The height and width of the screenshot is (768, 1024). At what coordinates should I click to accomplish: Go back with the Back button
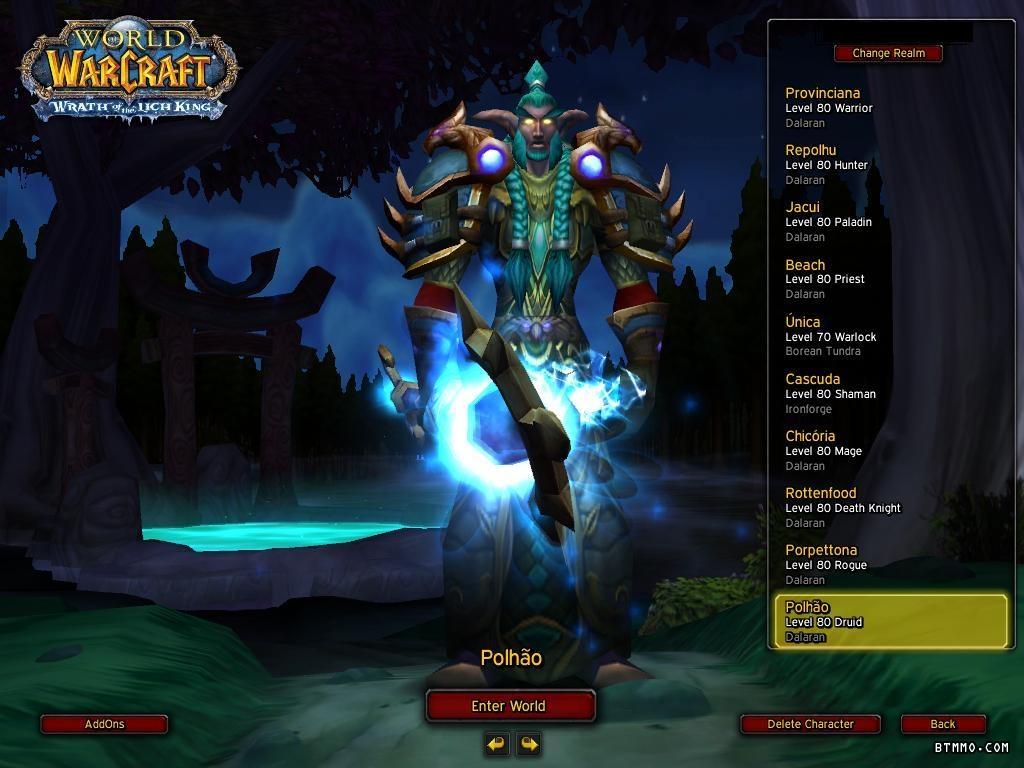(943, 724)
